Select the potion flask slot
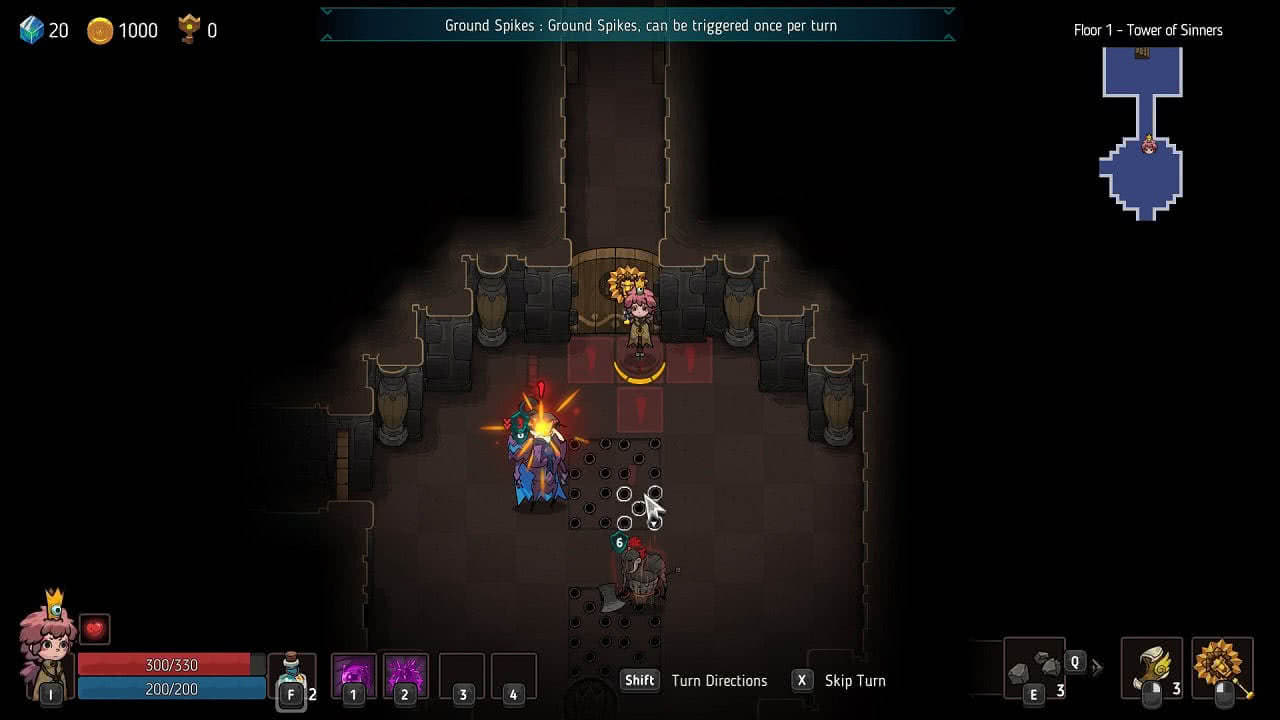 pyautogui.click(x=292, y=676)
